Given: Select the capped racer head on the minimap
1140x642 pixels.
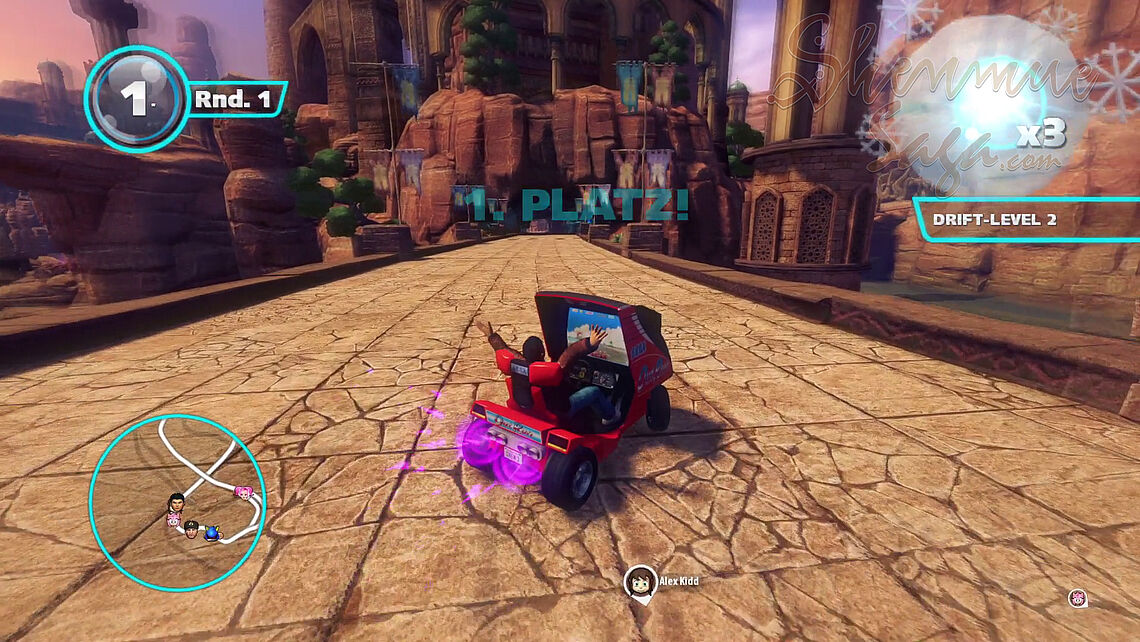Looking at the screenshot, I should pyautogui.click(x=191, y=529).
